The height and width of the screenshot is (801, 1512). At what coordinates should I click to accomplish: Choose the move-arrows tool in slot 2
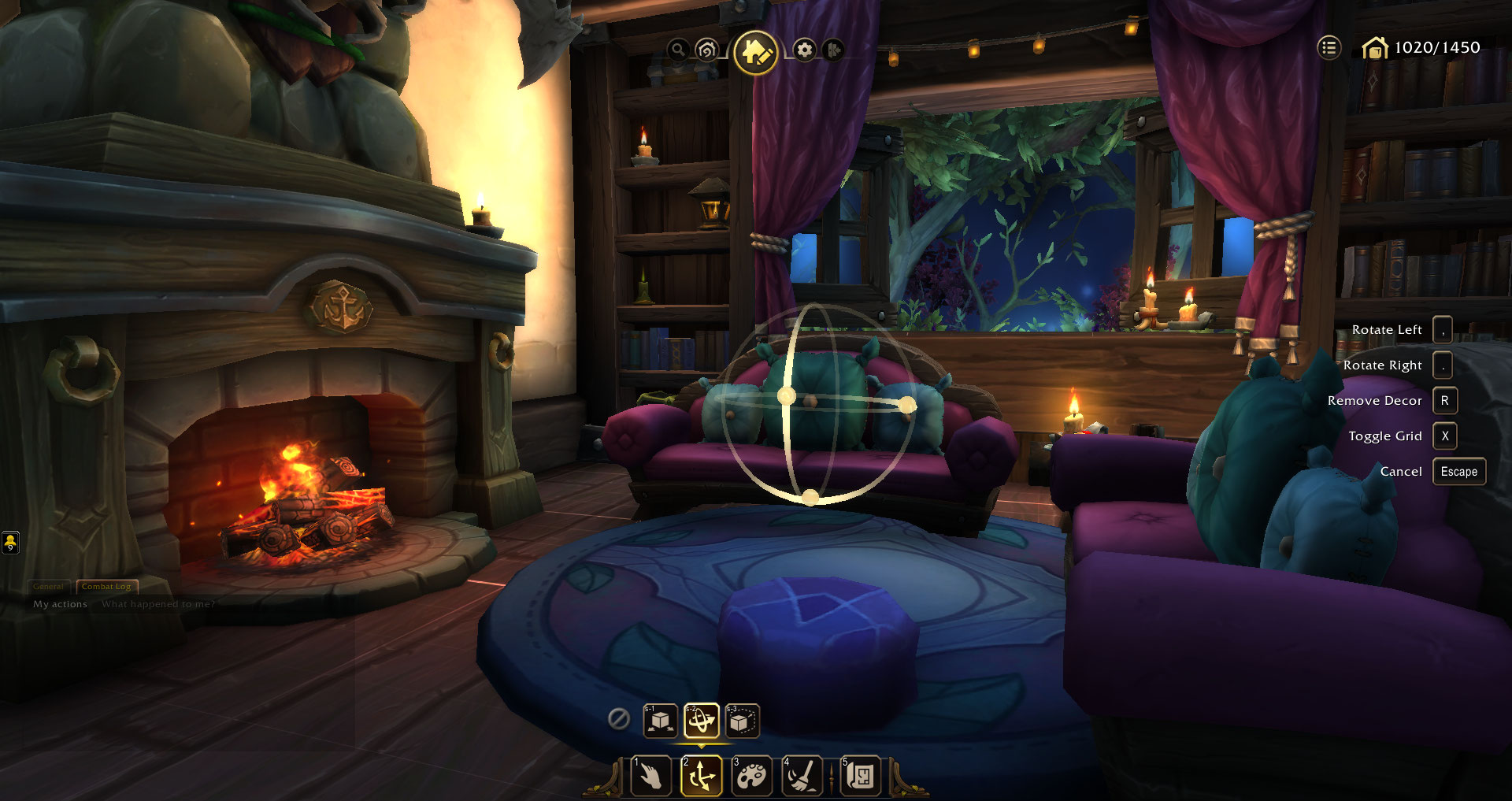[x=702, y=776]
